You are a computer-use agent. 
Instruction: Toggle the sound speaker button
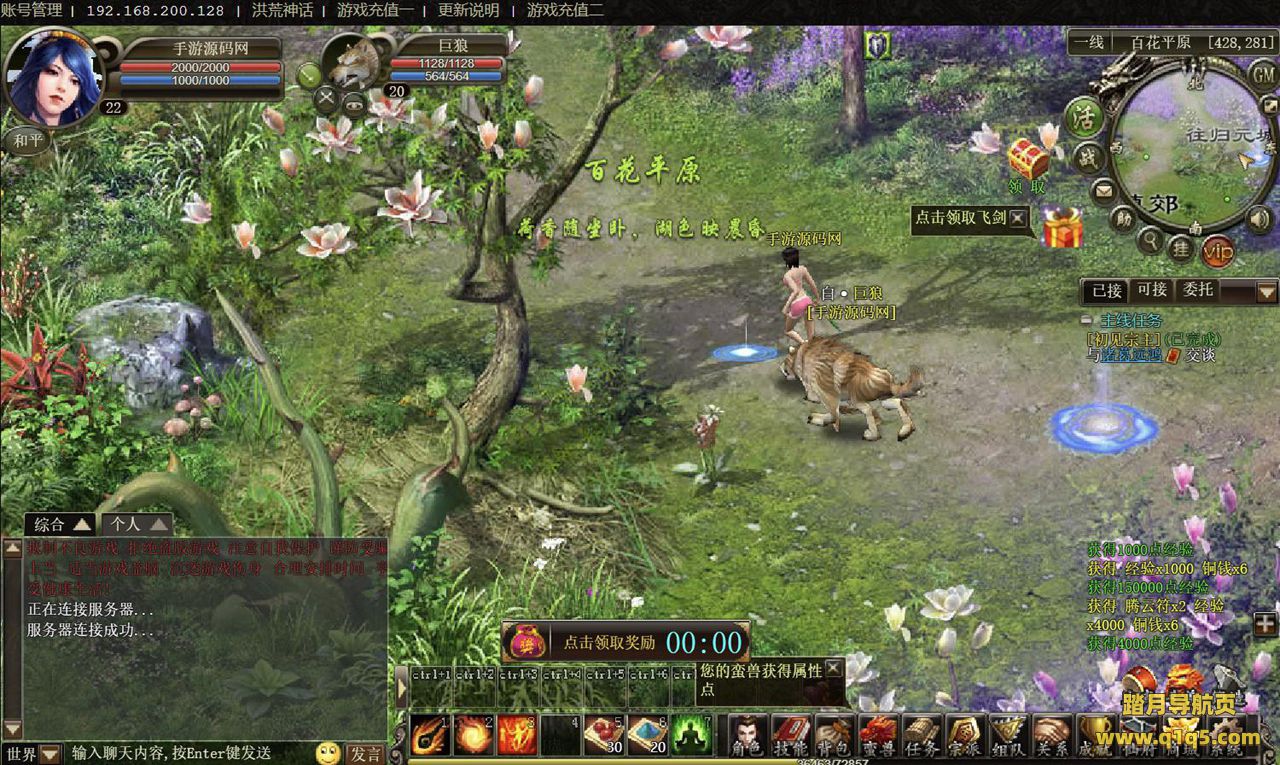(x=1260, y=218)
